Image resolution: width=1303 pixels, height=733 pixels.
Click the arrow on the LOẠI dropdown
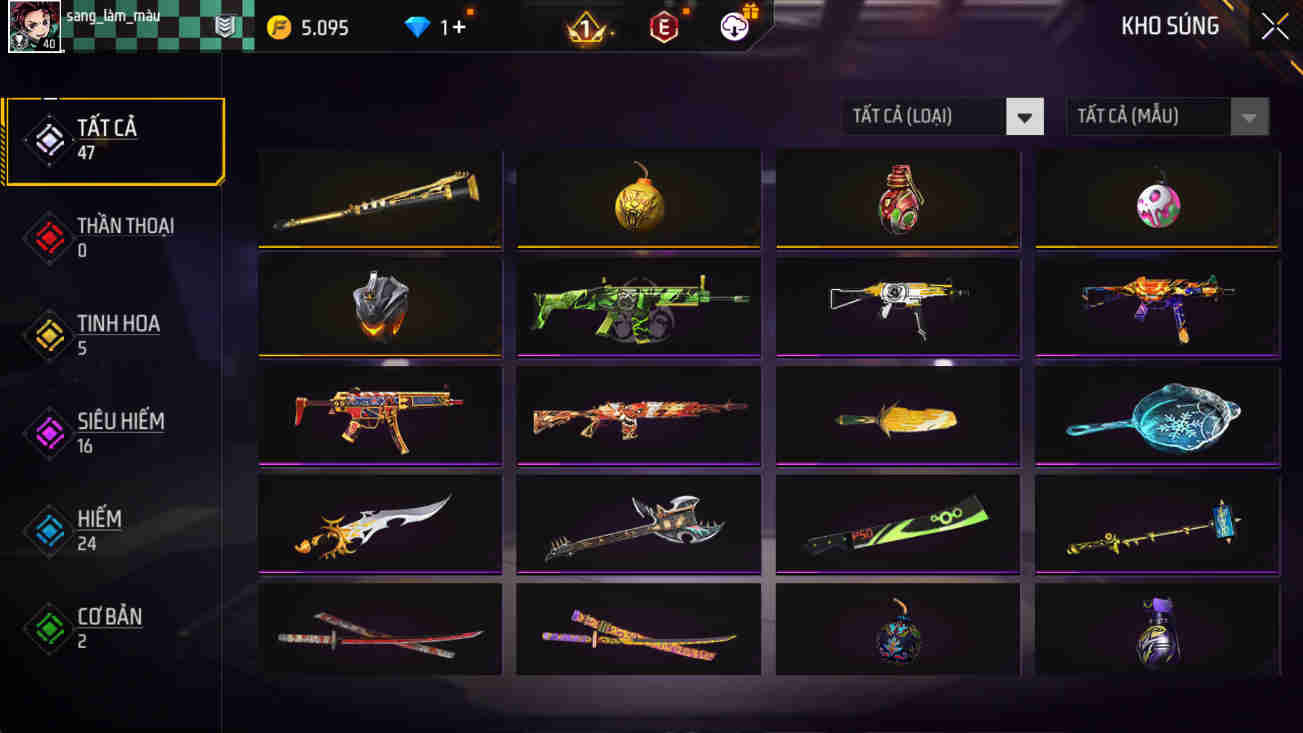coord(1025,116)
